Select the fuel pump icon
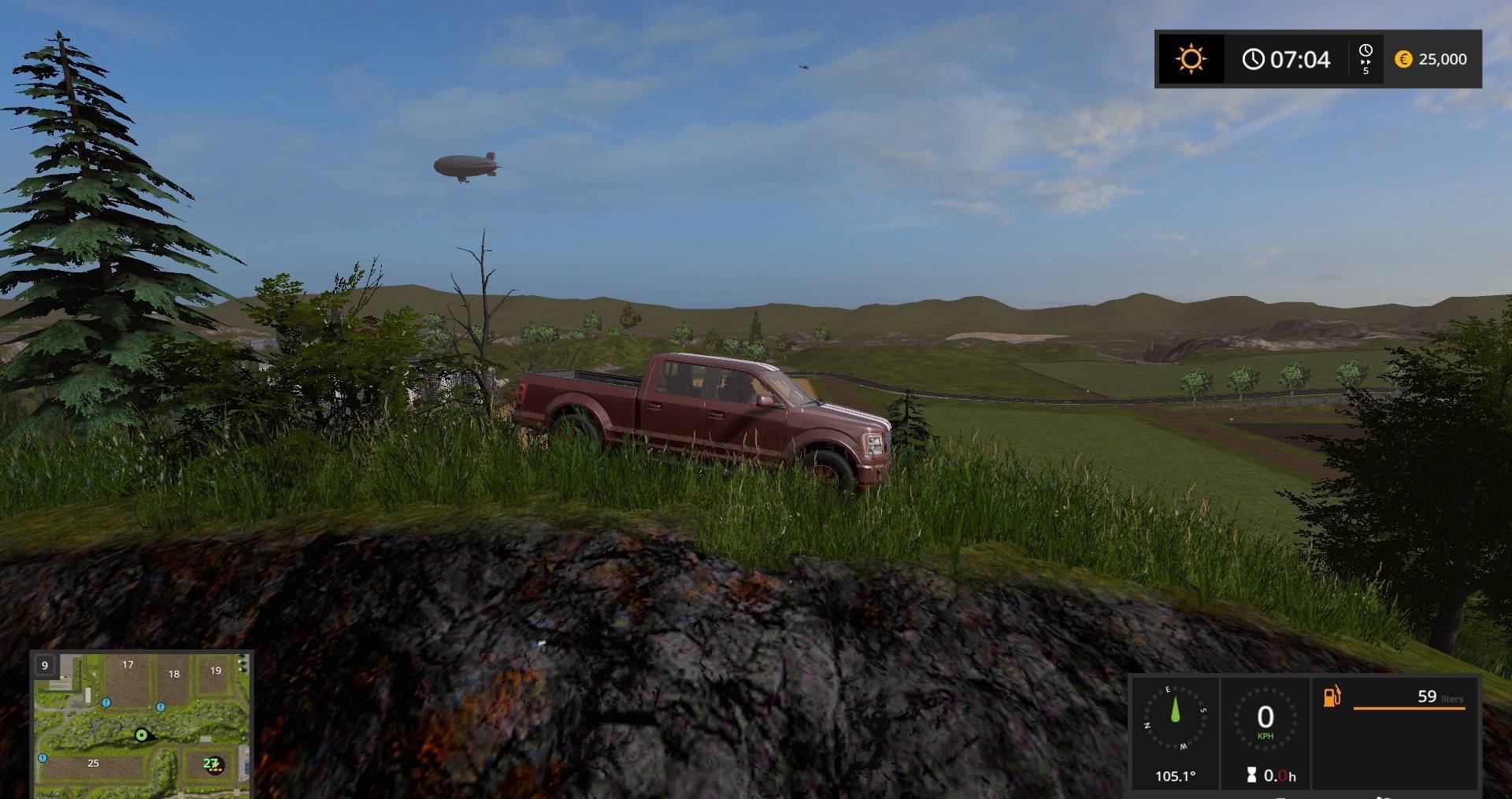The image size is (1512, 799). click(x=1331, y=697)
